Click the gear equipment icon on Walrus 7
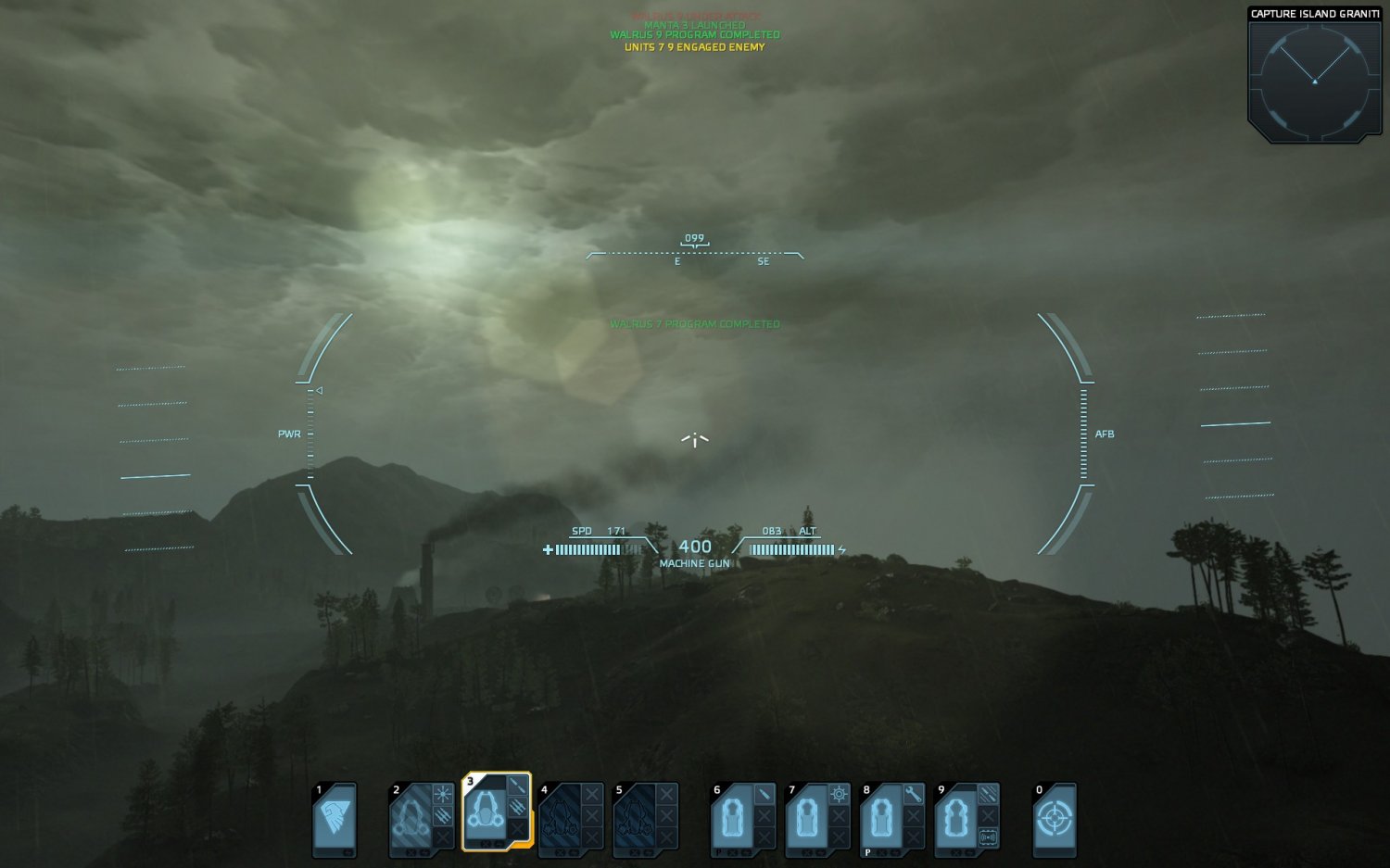This screenshot has width=1390, height=868. [839, 793]
